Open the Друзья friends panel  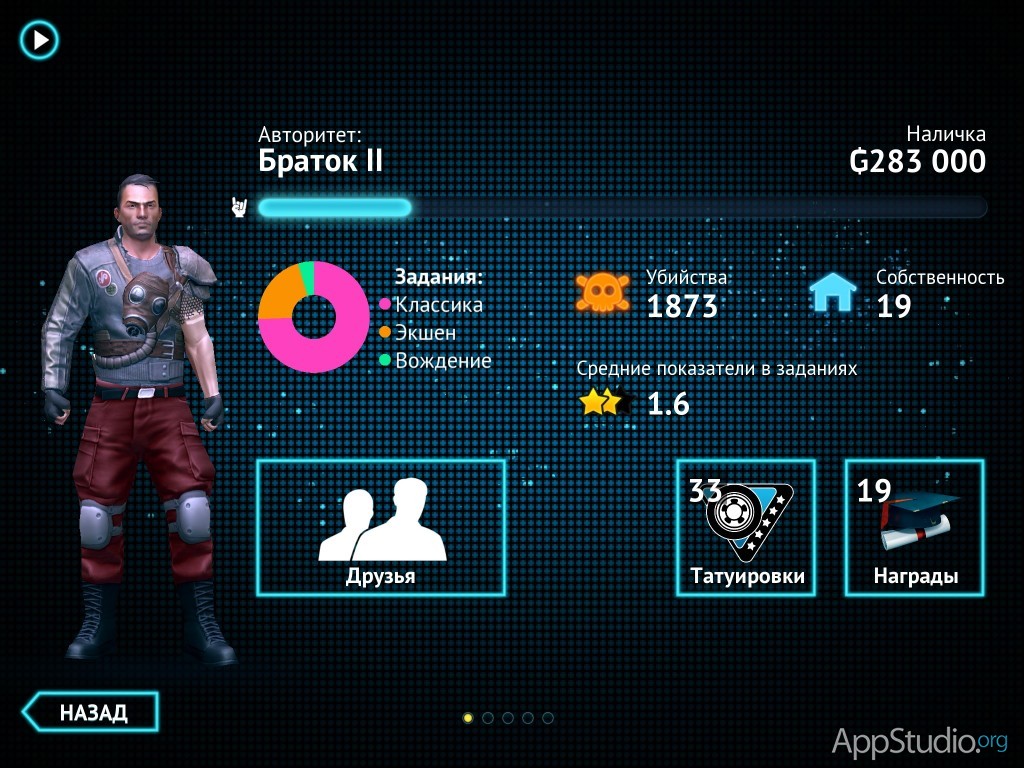381,528
